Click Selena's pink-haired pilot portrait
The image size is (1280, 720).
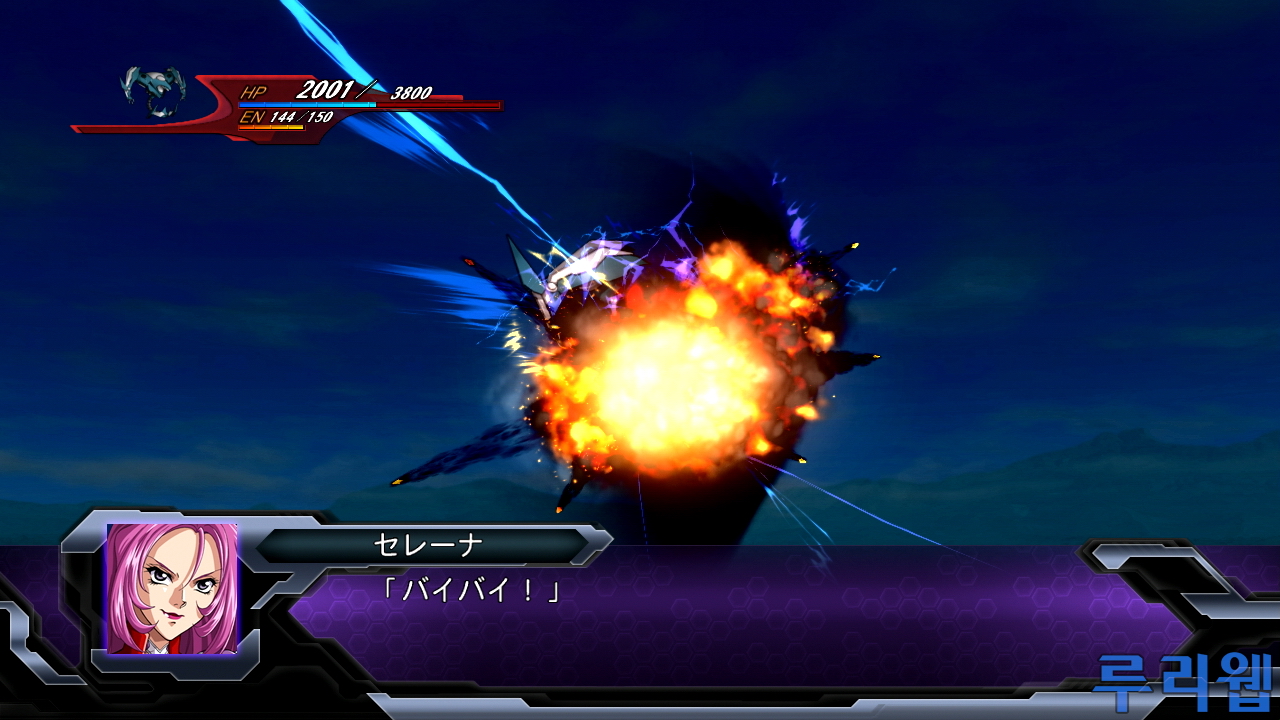click(172, 588)
